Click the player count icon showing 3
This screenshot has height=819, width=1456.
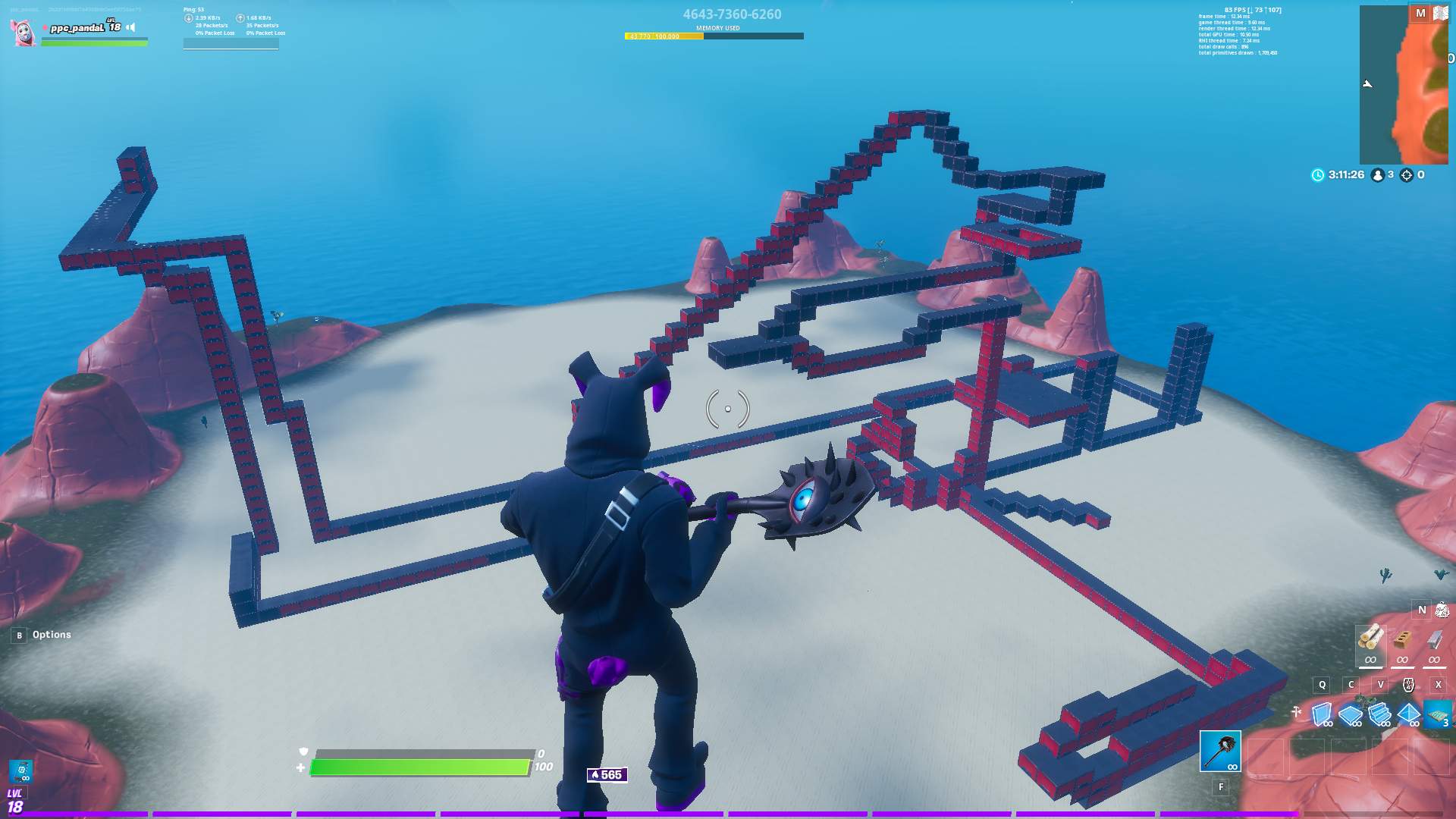click(1378, 174)
